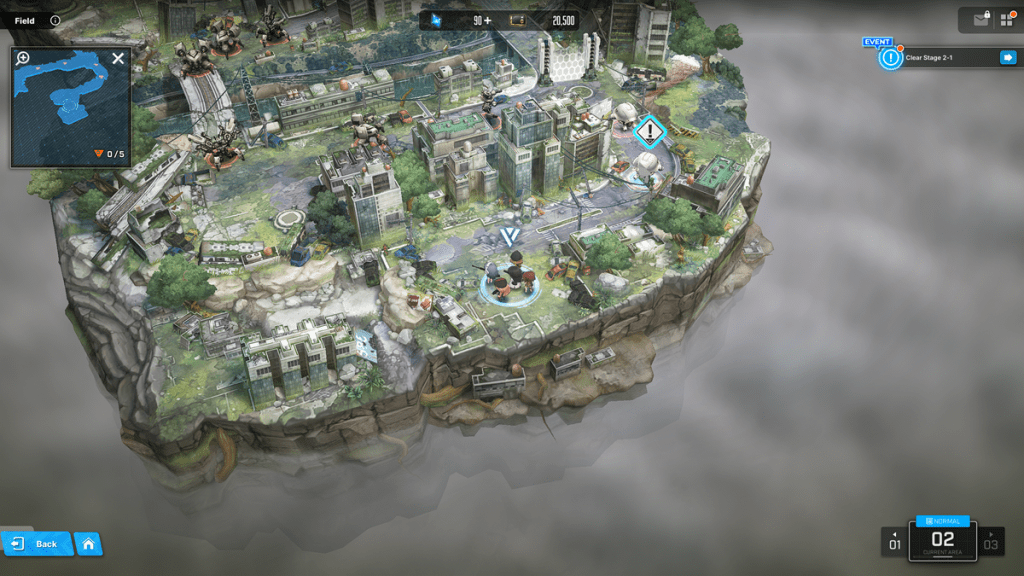Go back using the Back button
This screenshot has width=1024, height=576.
point(37,544)
